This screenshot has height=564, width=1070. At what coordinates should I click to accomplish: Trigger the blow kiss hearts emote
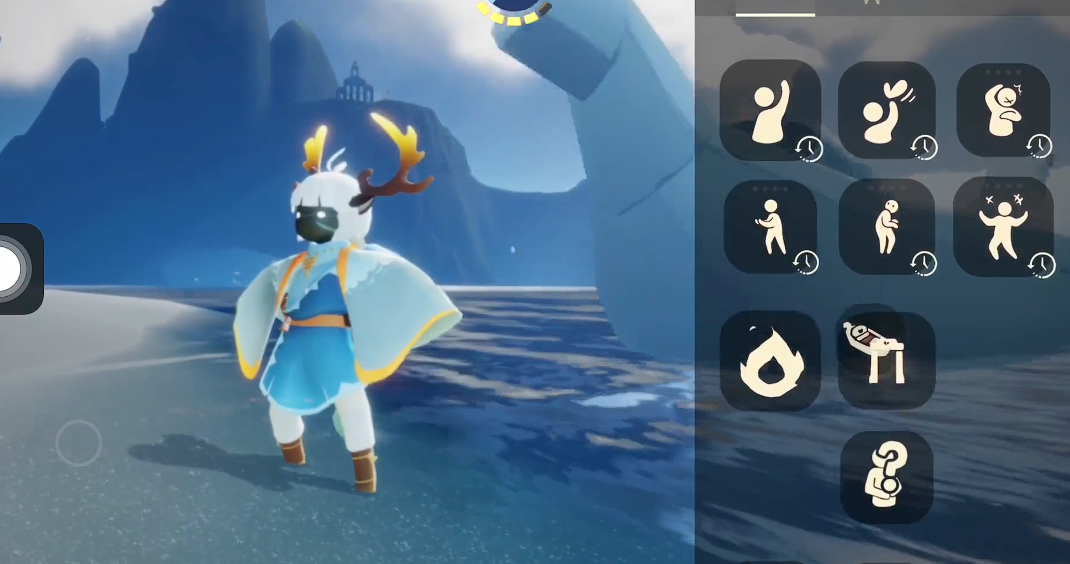tap(886, 110)
